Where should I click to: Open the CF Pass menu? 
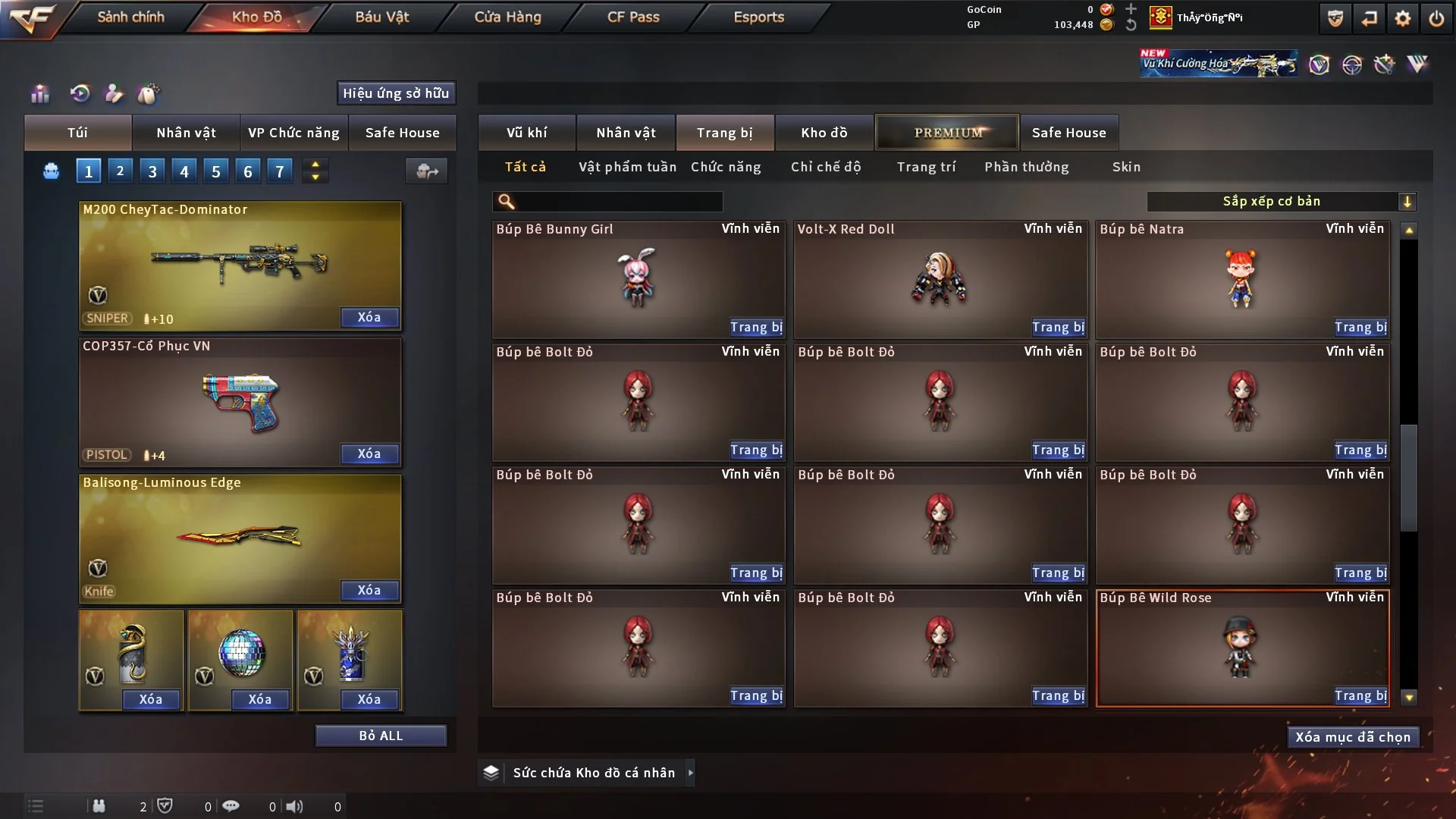pos(633,17)
